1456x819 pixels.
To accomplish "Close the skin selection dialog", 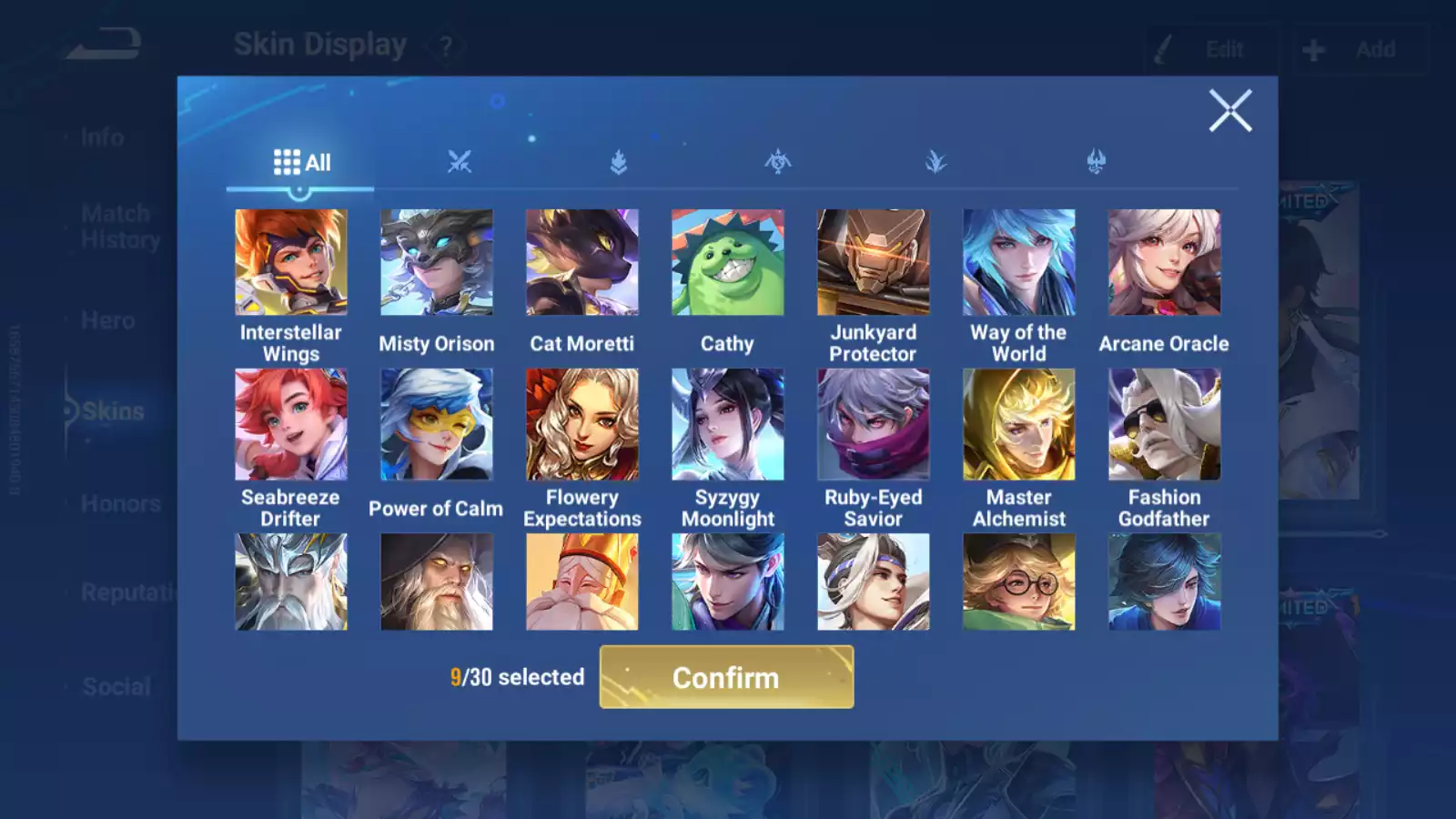I will point(1229,111).
